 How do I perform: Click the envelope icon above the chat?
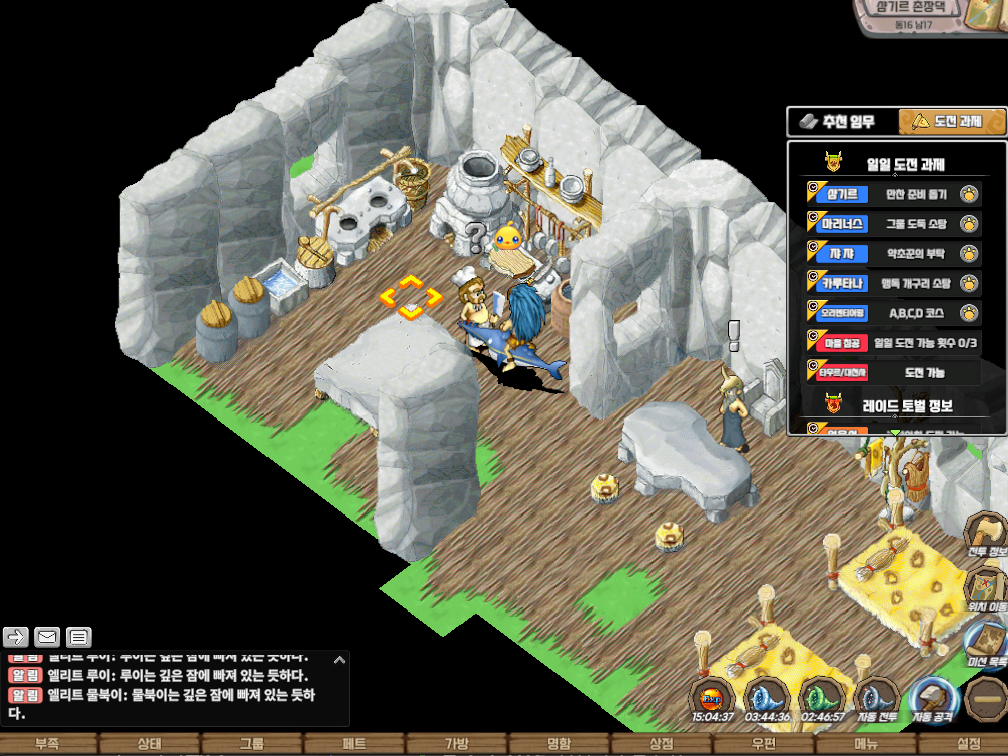click(47, 637)
